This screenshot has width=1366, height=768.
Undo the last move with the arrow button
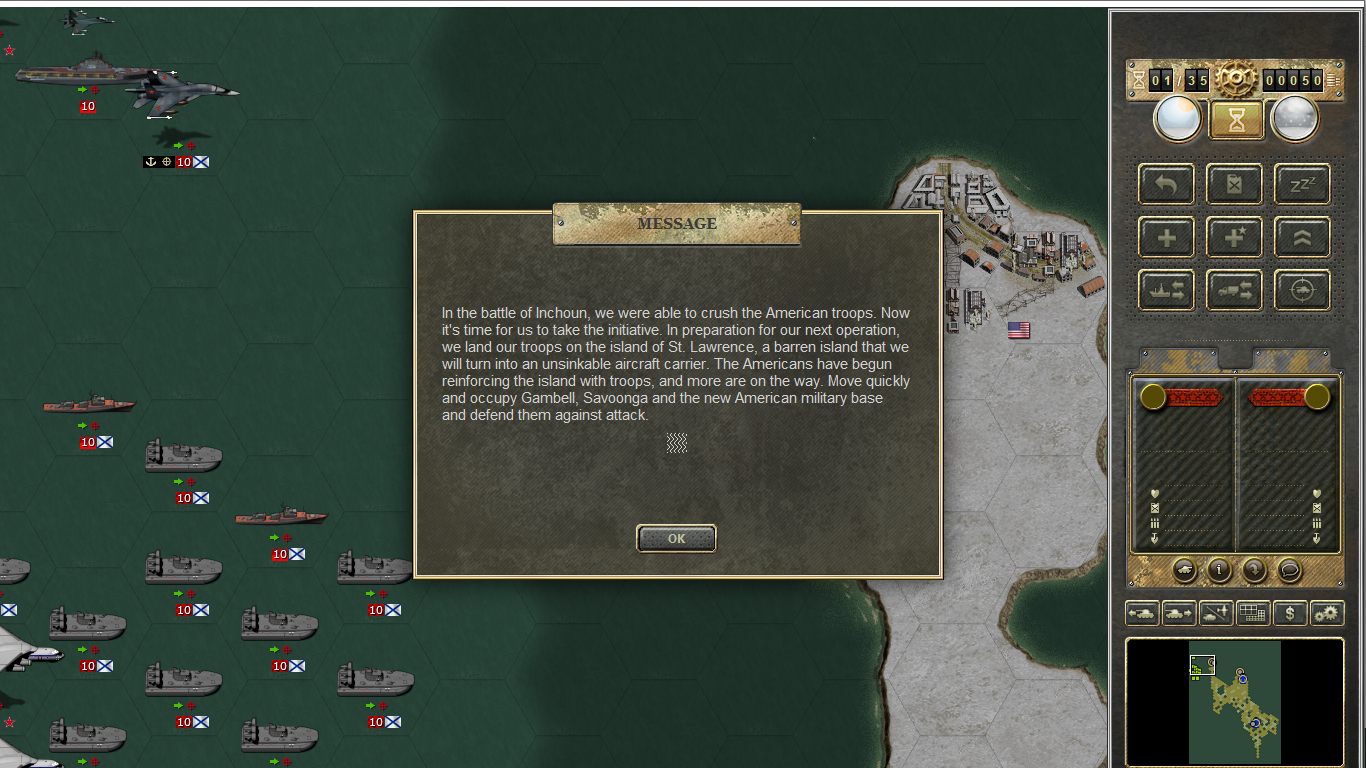(1166, 184)
